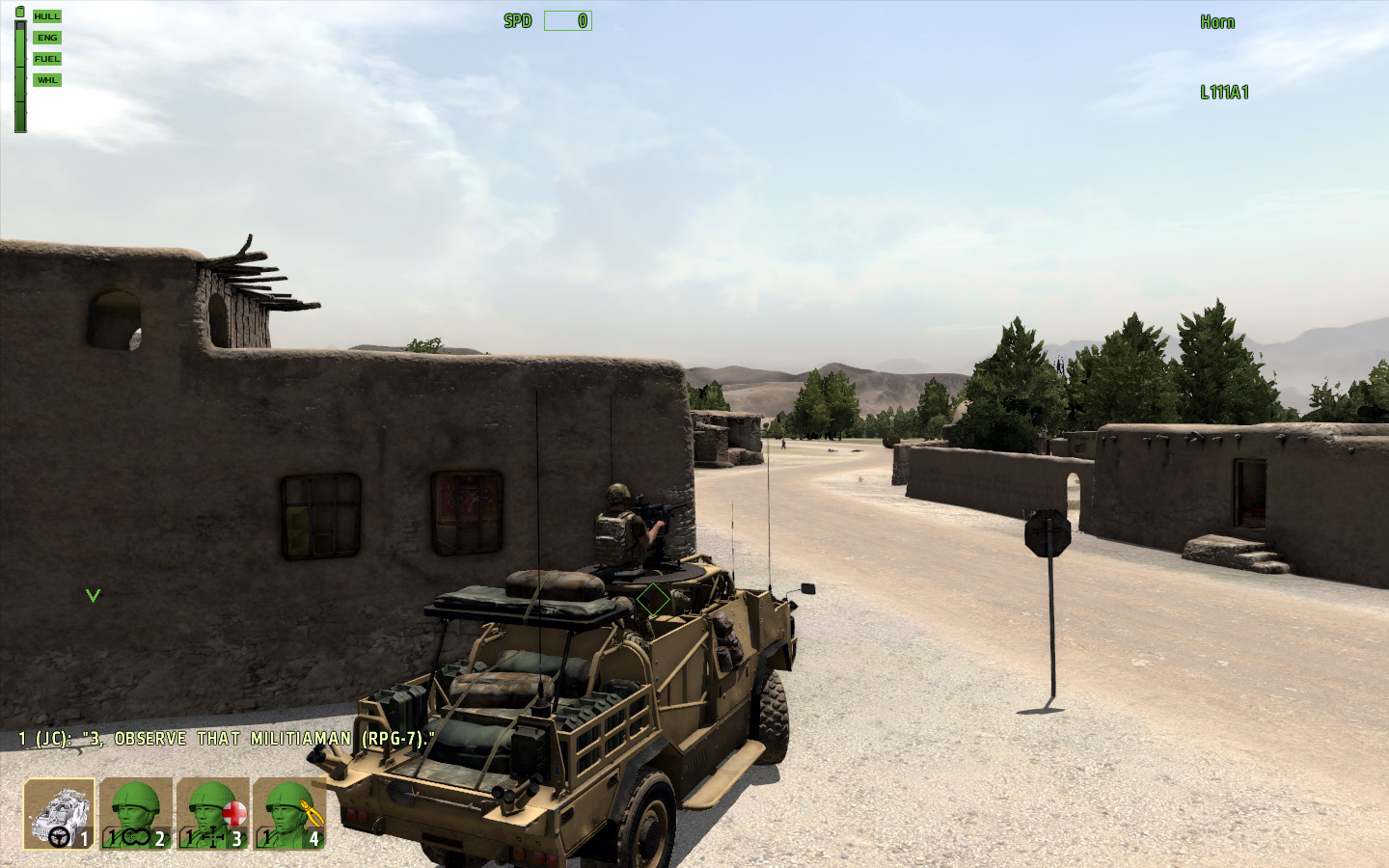Toggle the ENG status indicator
Image resolution: width=1389 pixels, height=868 pixels.
pos(45,37)
